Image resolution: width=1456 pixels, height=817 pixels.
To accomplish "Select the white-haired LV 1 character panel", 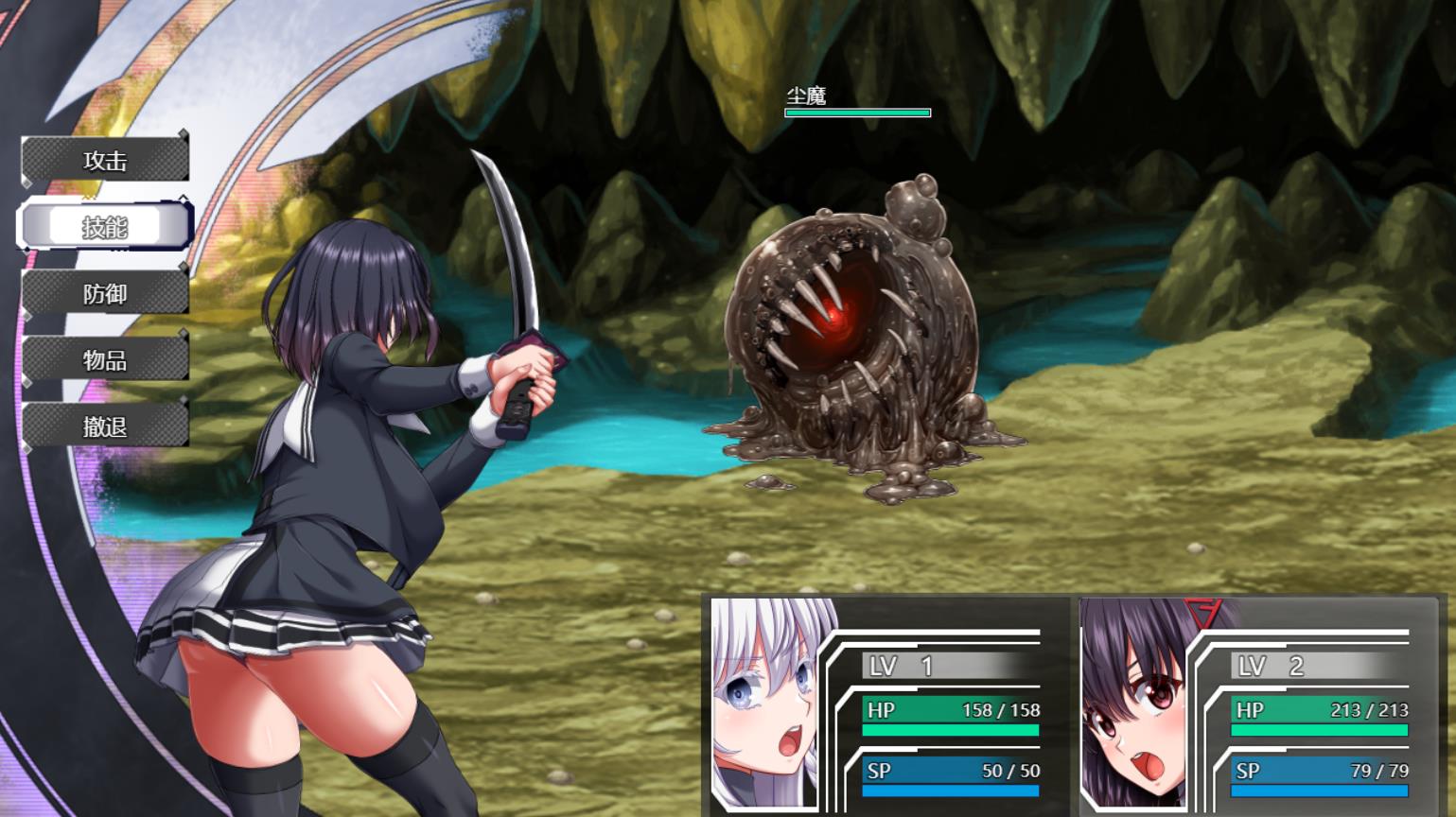I will coord(886,706).
